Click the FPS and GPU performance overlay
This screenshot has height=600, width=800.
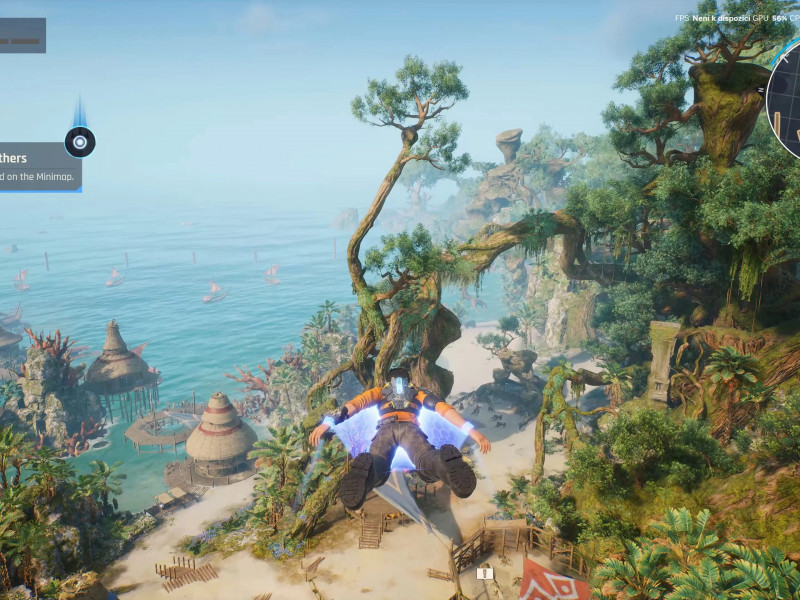(736, 18)
